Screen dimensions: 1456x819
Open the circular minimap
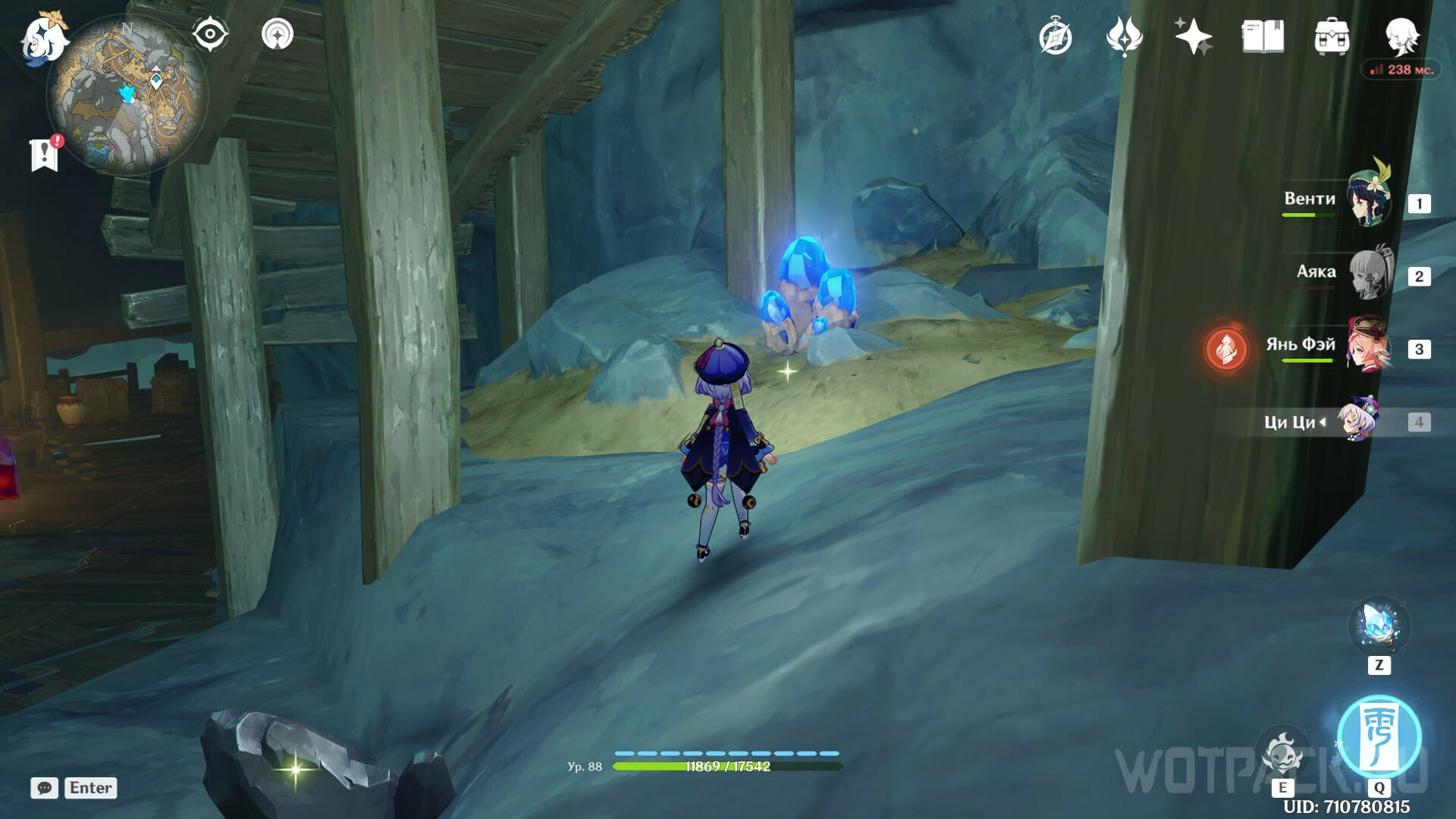(x=127, y=96)
